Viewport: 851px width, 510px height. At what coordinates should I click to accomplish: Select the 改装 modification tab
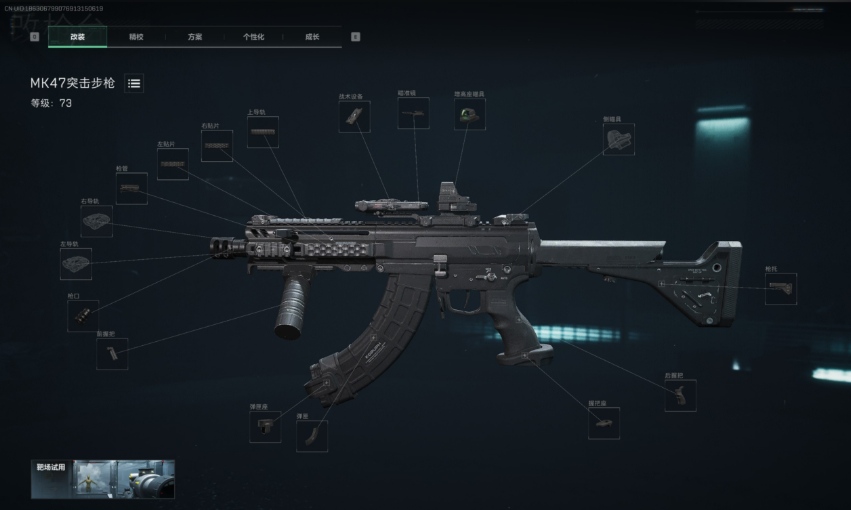point(78,37)
